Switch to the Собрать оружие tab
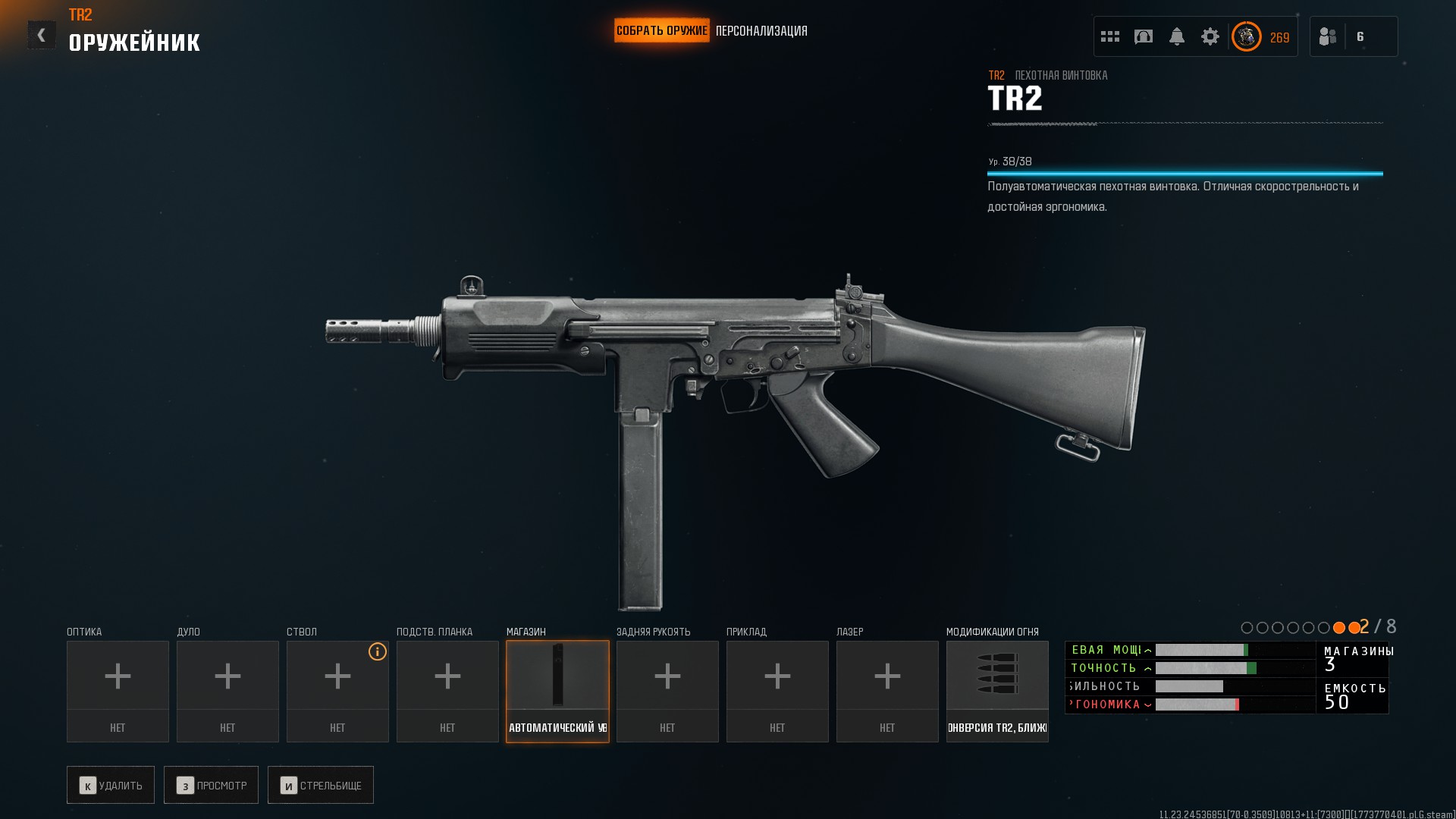This screenshot has width=1456, height=819. click(661, 31)
